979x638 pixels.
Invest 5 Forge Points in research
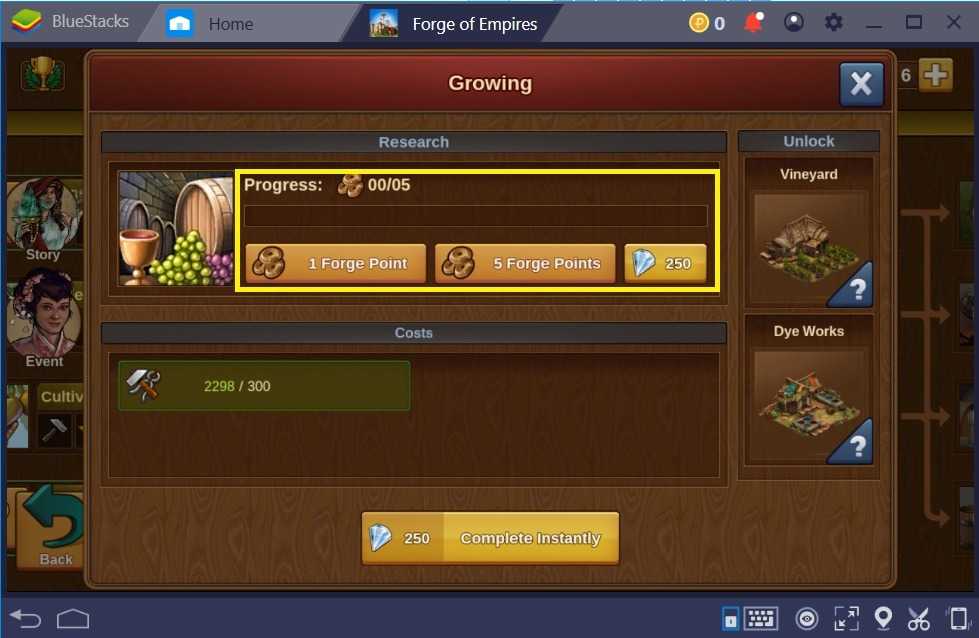tap(524, 264)
